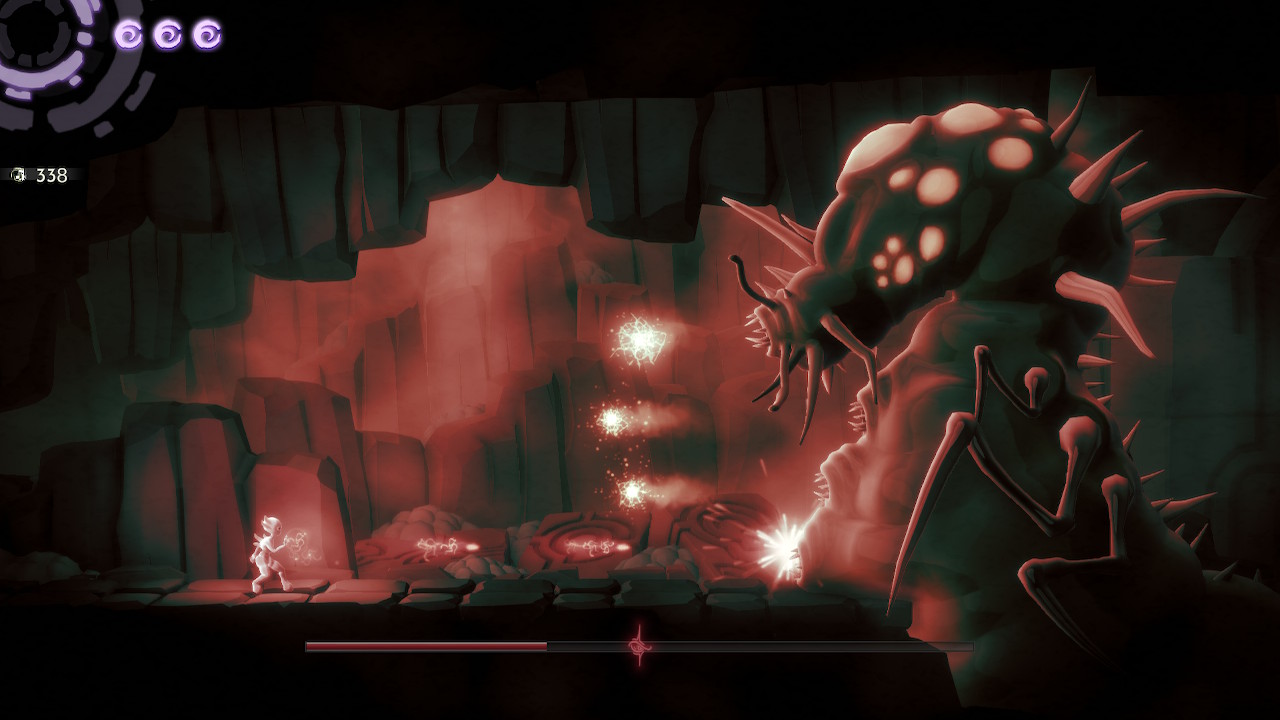Select the leftmost purple spiral orb icon
This screenshot has width=1280, height=720.
click(128, 34)
